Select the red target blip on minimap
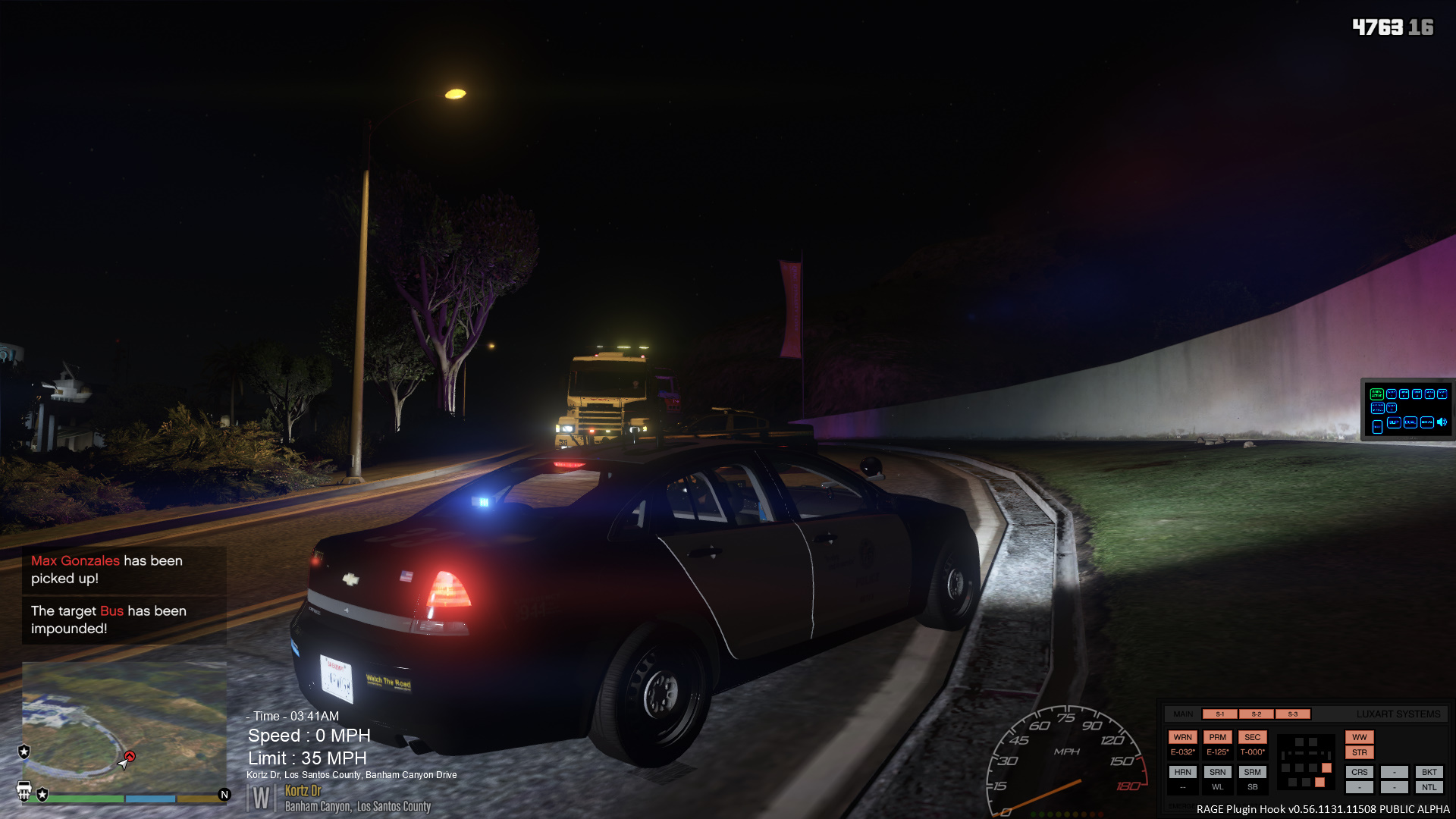The width and height of the screenshot is (1456, 819). 130,757
